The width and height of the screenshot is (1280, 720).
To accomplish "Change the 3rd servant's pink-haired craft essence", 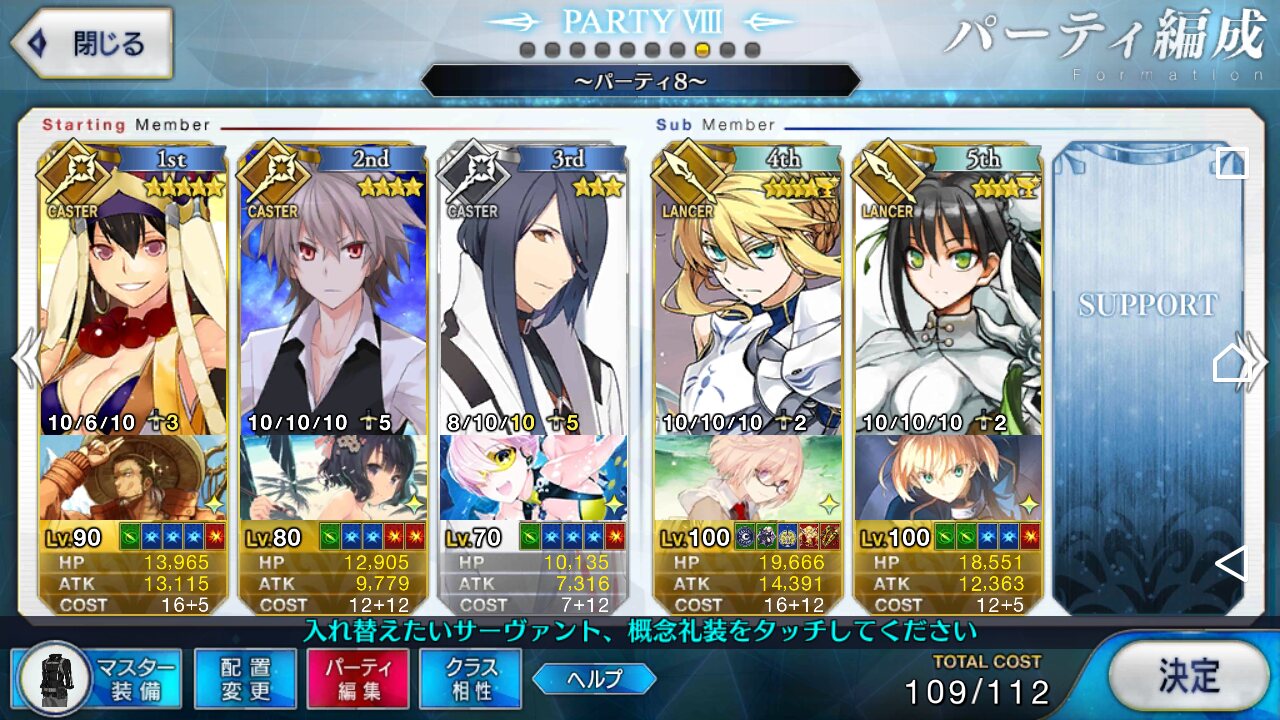I will click(533, 478).
